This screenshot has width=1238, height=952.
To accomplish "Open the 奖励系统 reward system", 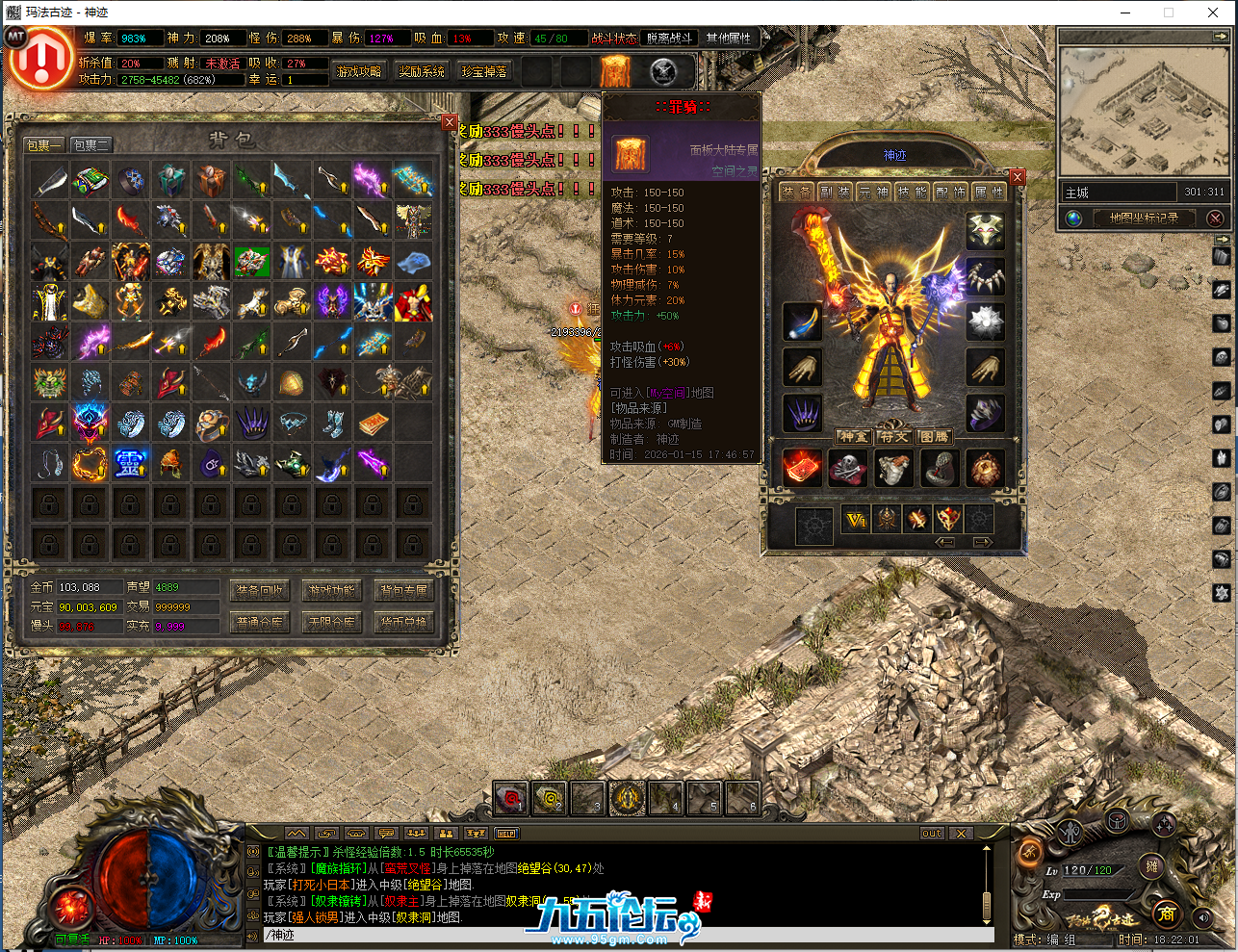I will tap(422, 72).
